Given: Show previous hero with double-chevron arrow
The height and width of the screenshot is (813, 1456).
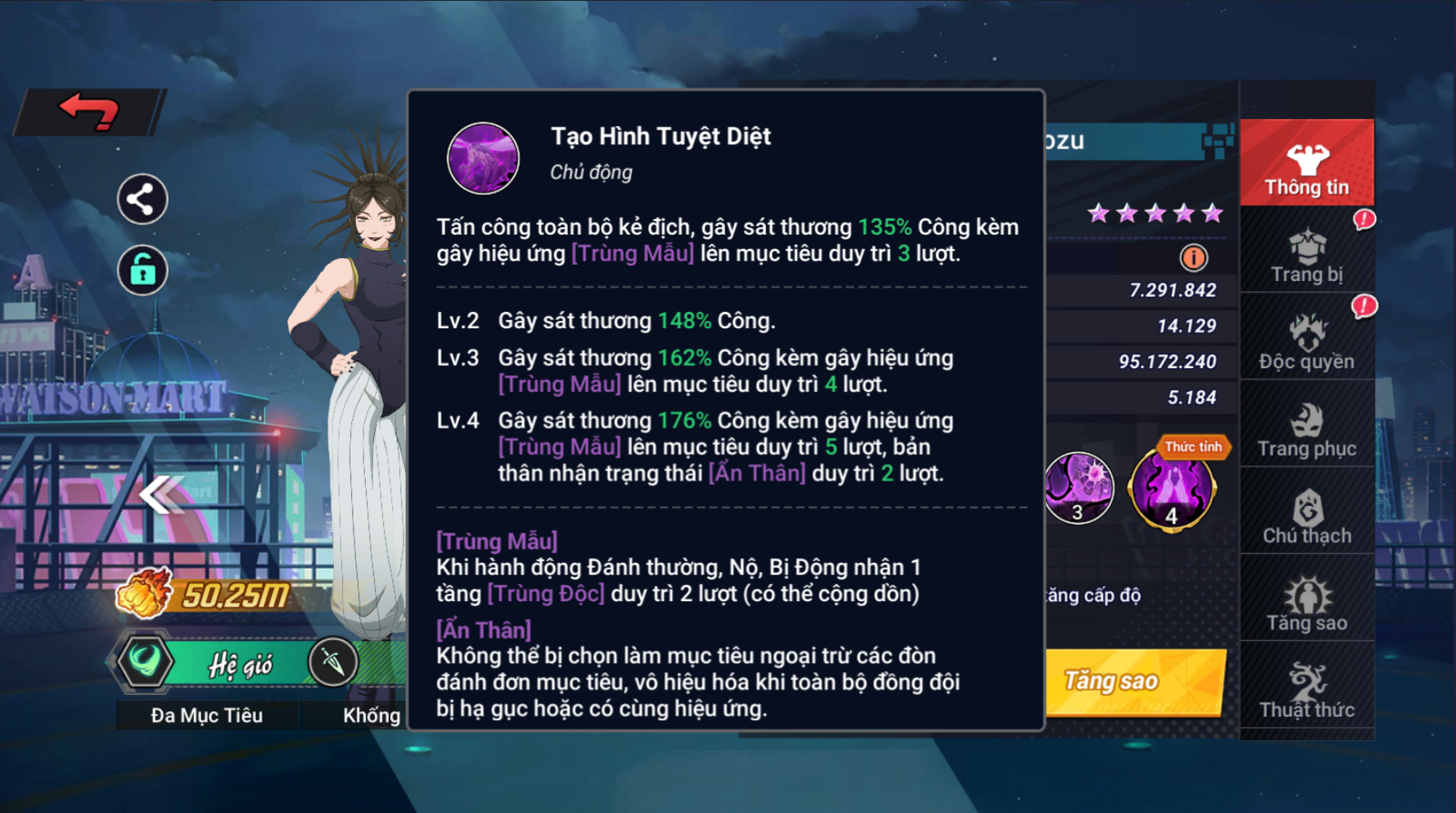Looking at the screenshot, I should point(161,494).
